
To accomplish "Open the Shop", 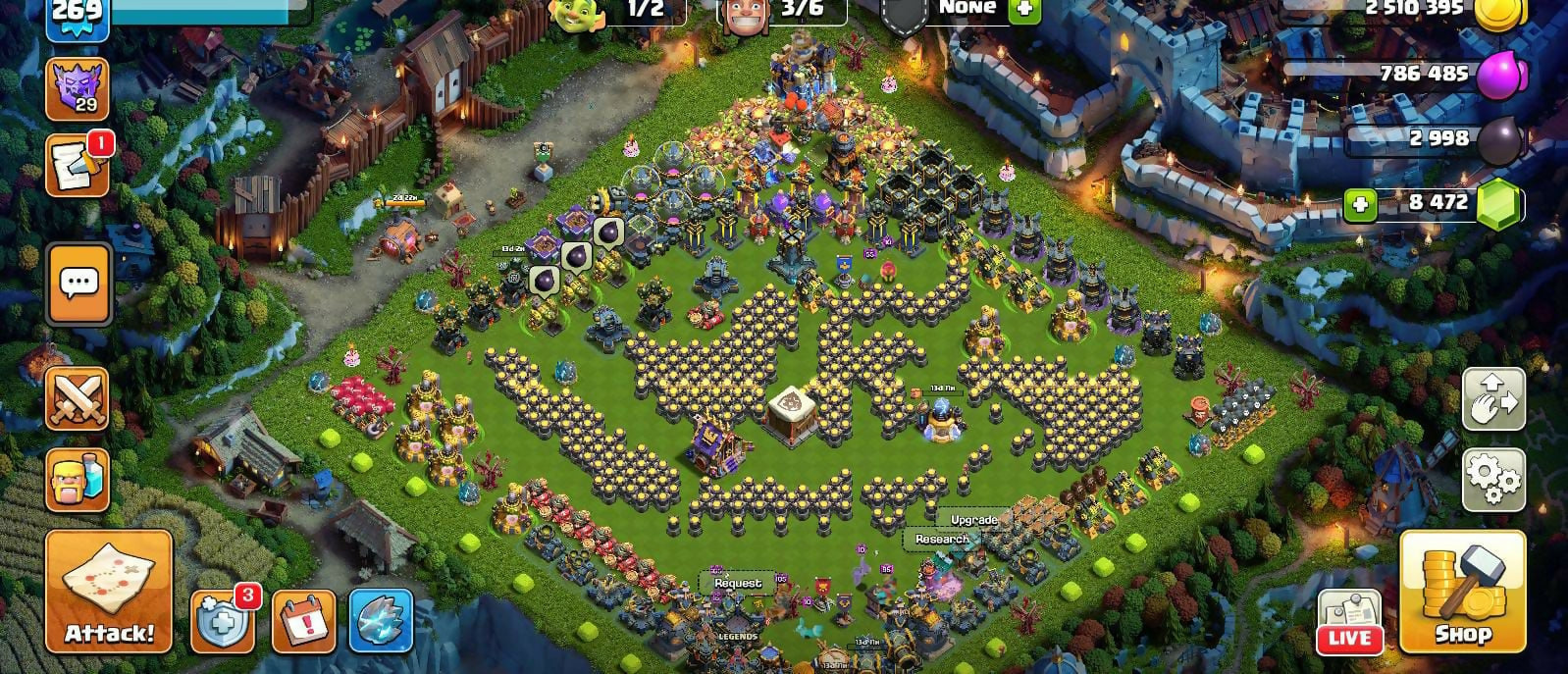I will 1462,592.
